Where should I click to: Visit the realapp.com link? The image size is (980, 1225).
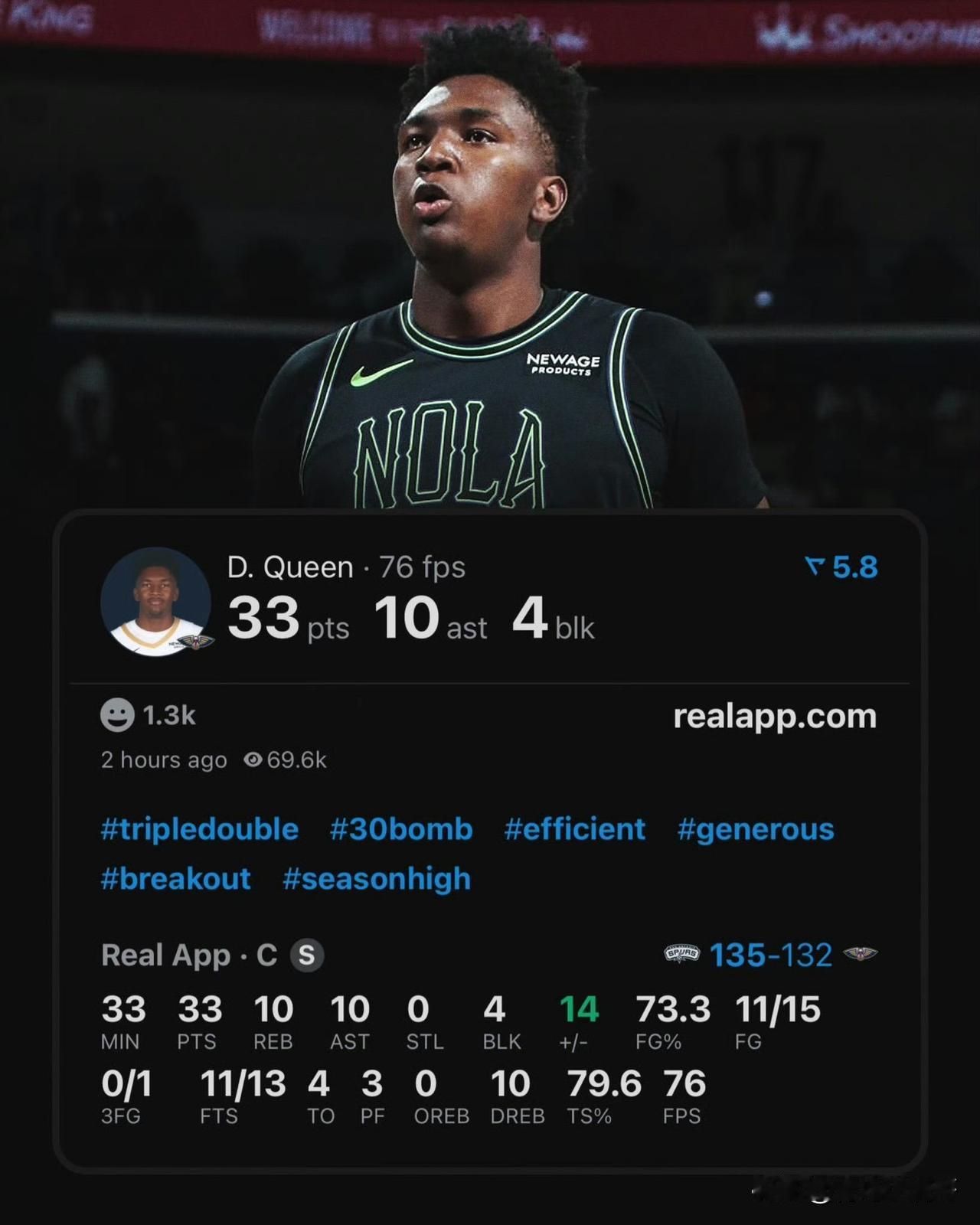[x=775, y=716]
